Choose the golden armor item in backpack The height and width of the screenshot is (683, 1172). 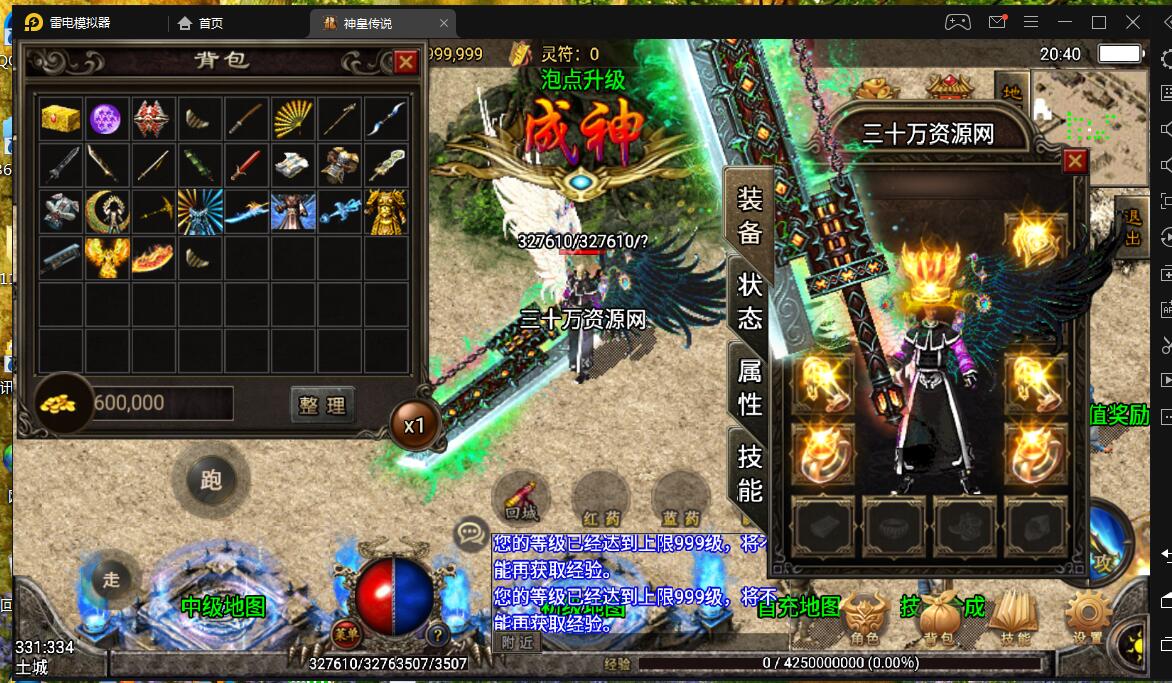point(386,212)
